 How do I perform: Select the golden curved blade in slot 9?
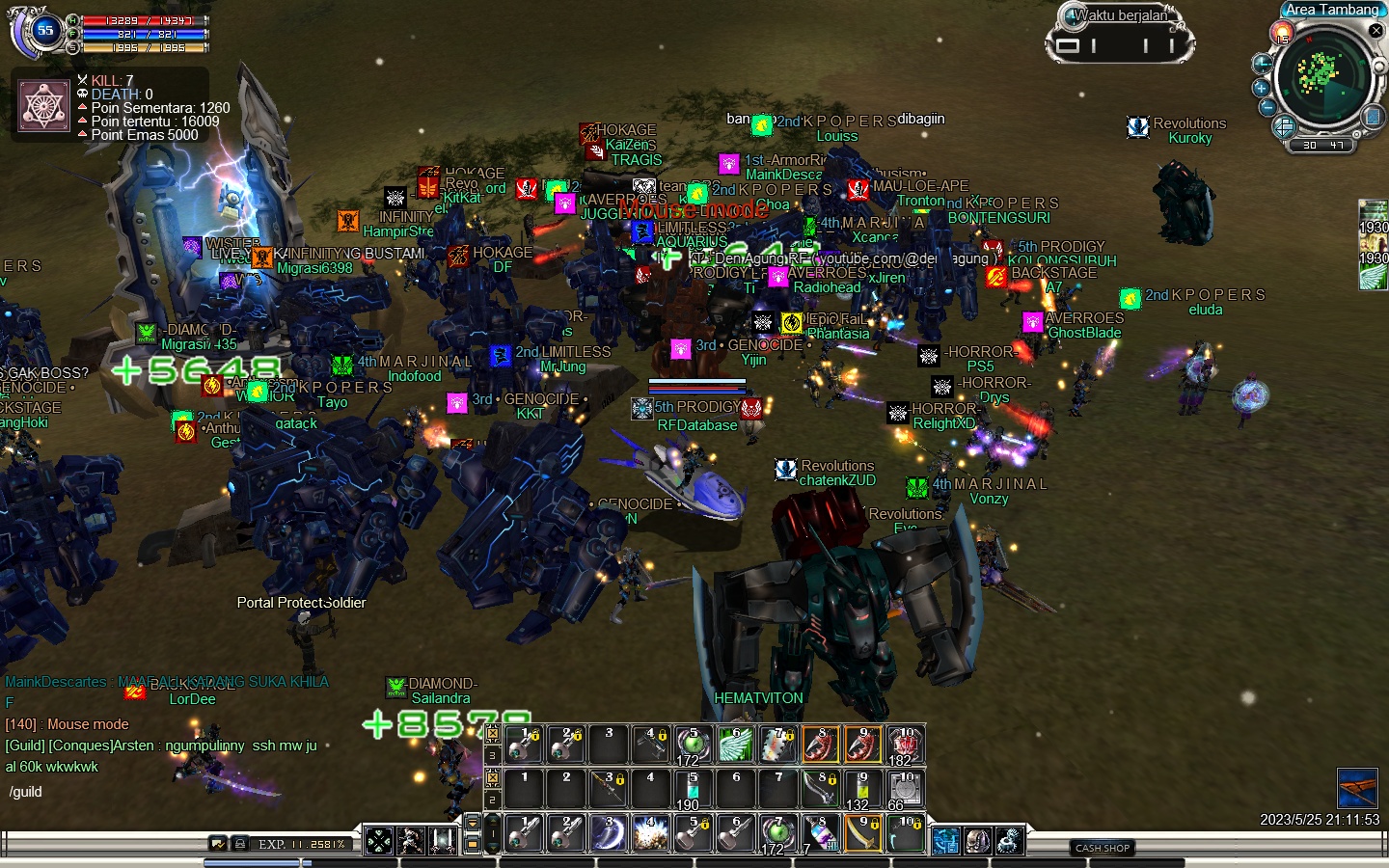coord(861,833)
